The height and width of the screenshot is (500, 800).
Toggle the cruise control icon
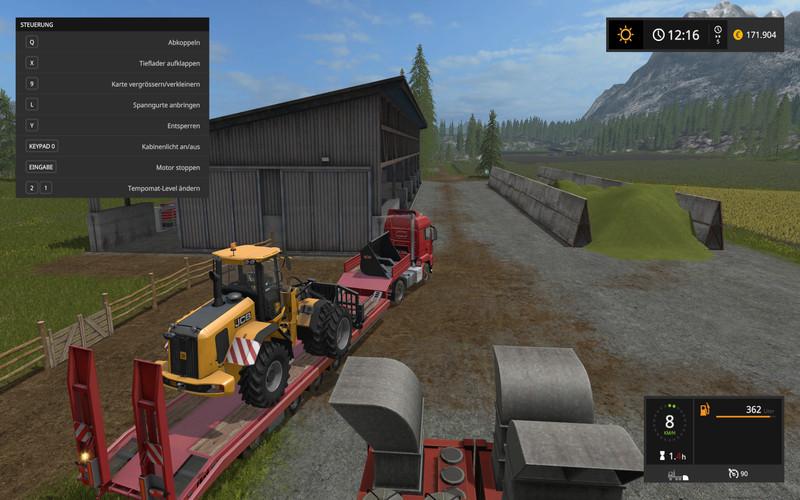click(734, 473)
